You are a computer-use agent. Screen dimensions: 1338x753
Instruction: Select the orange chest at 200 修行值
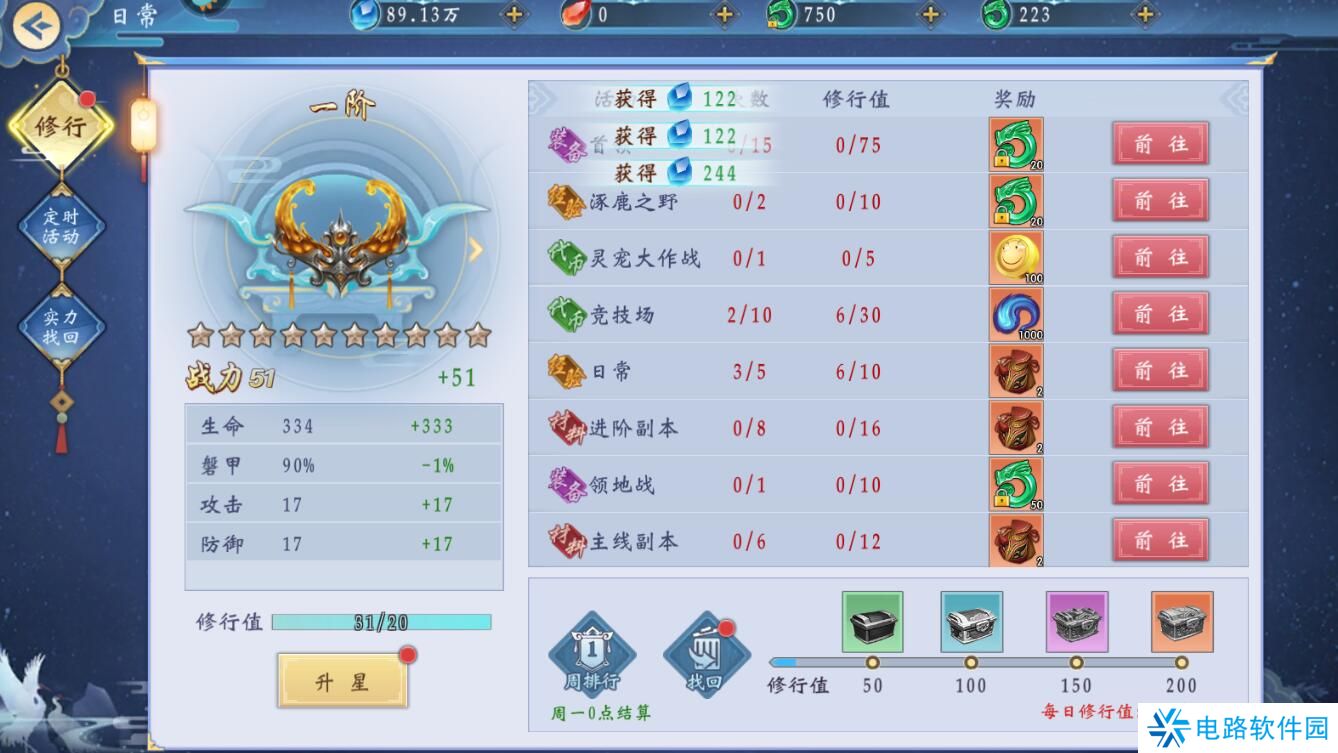(1181, 620)
